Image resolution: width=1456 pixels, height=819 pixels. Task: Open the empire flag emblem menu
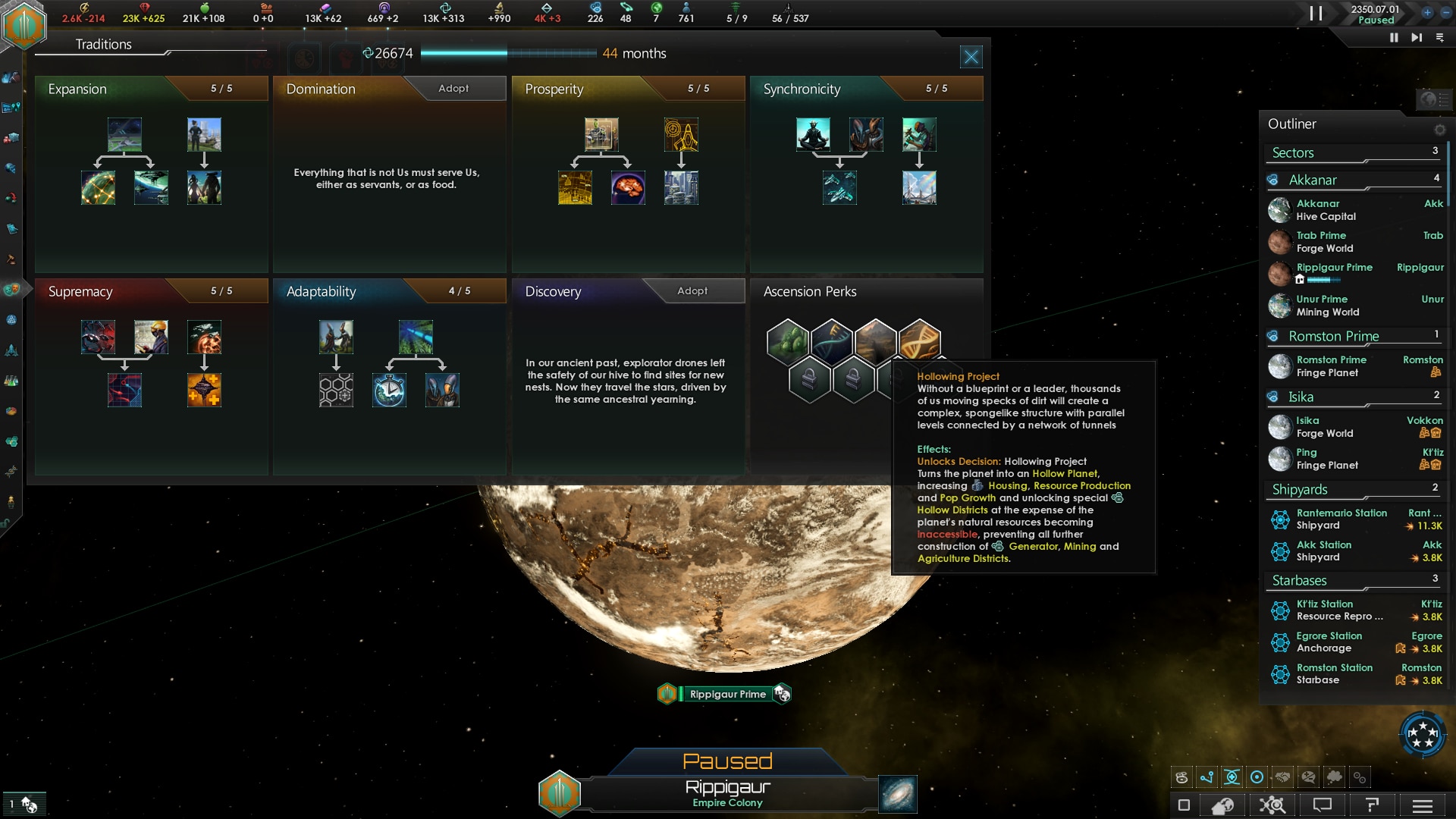coord(25,25)
